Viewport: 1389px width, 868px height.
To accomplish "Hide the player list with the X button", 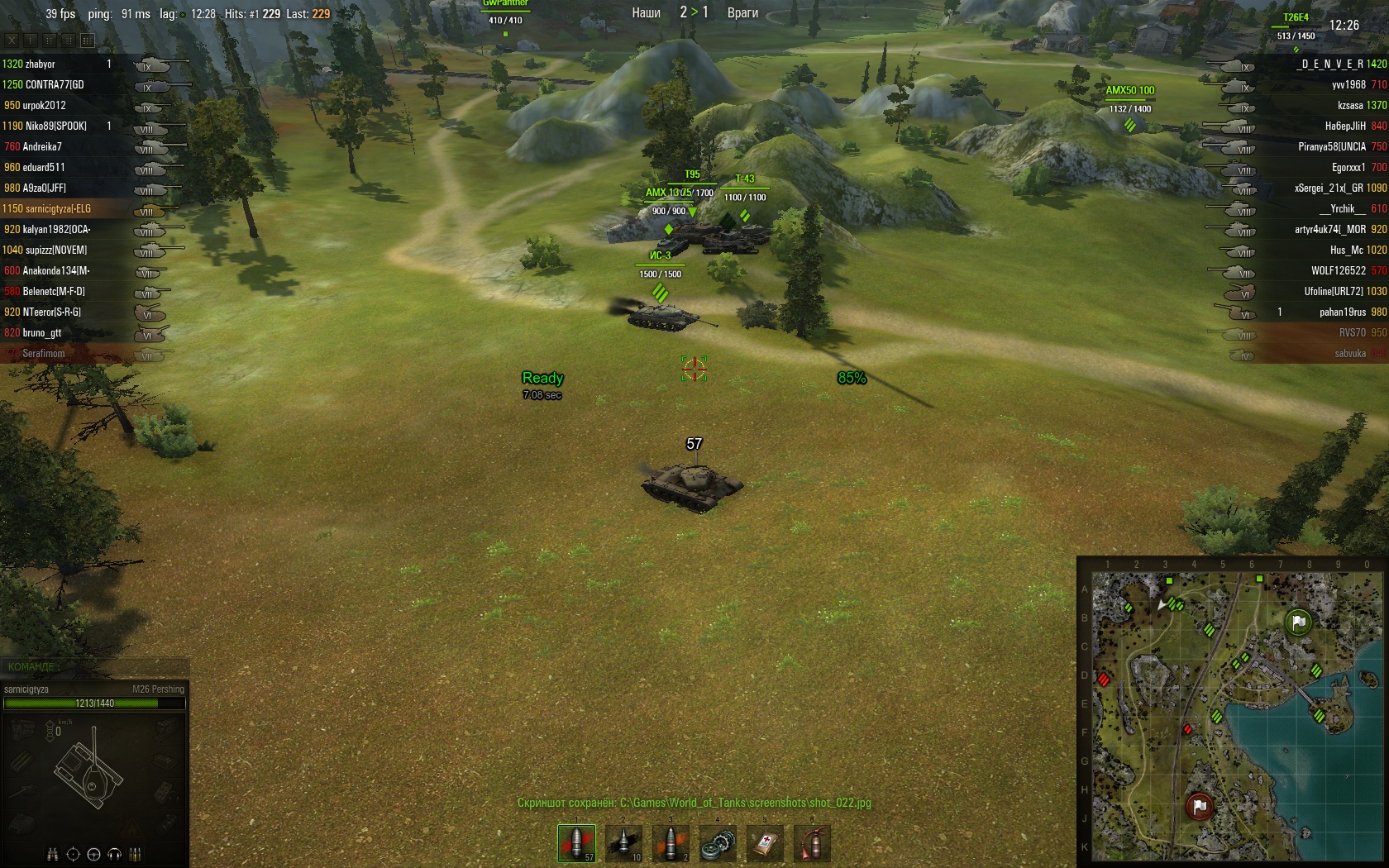I will [x=12, y=40].
